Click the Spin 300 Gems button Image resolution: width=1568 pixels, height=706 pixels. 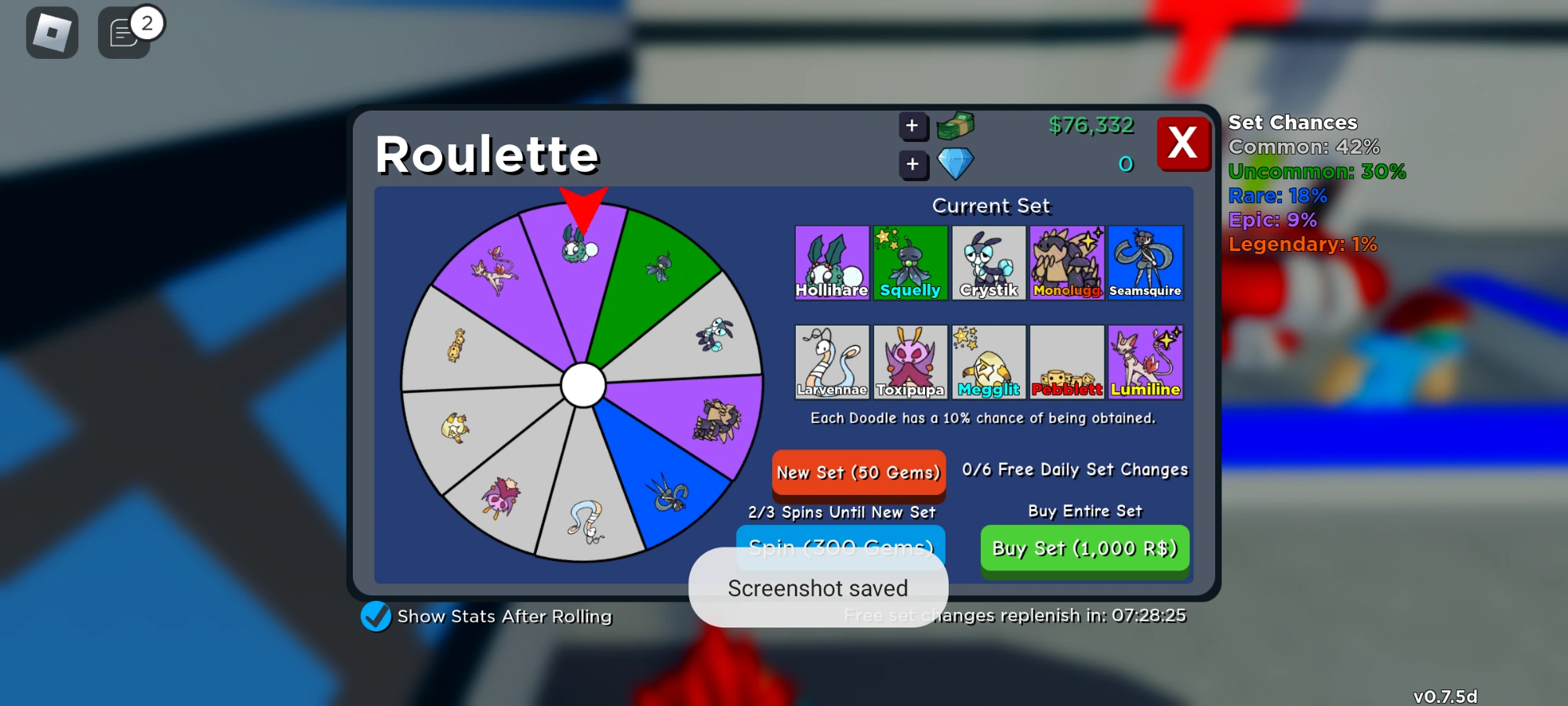pyautogui.click(x=840, y=548)
